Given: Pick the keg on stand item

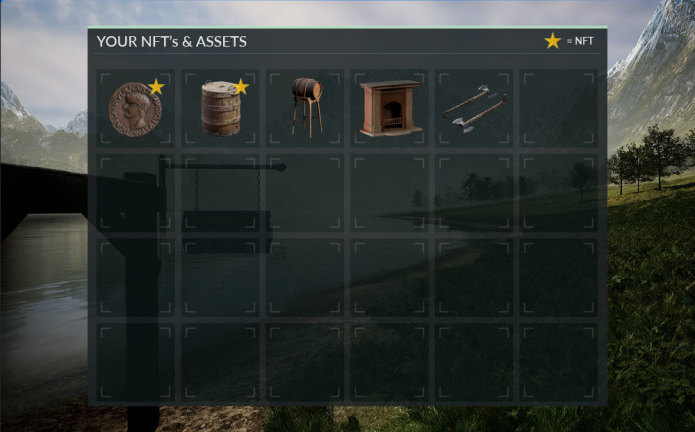Looking at the screenshot, I should pos(305,108).
